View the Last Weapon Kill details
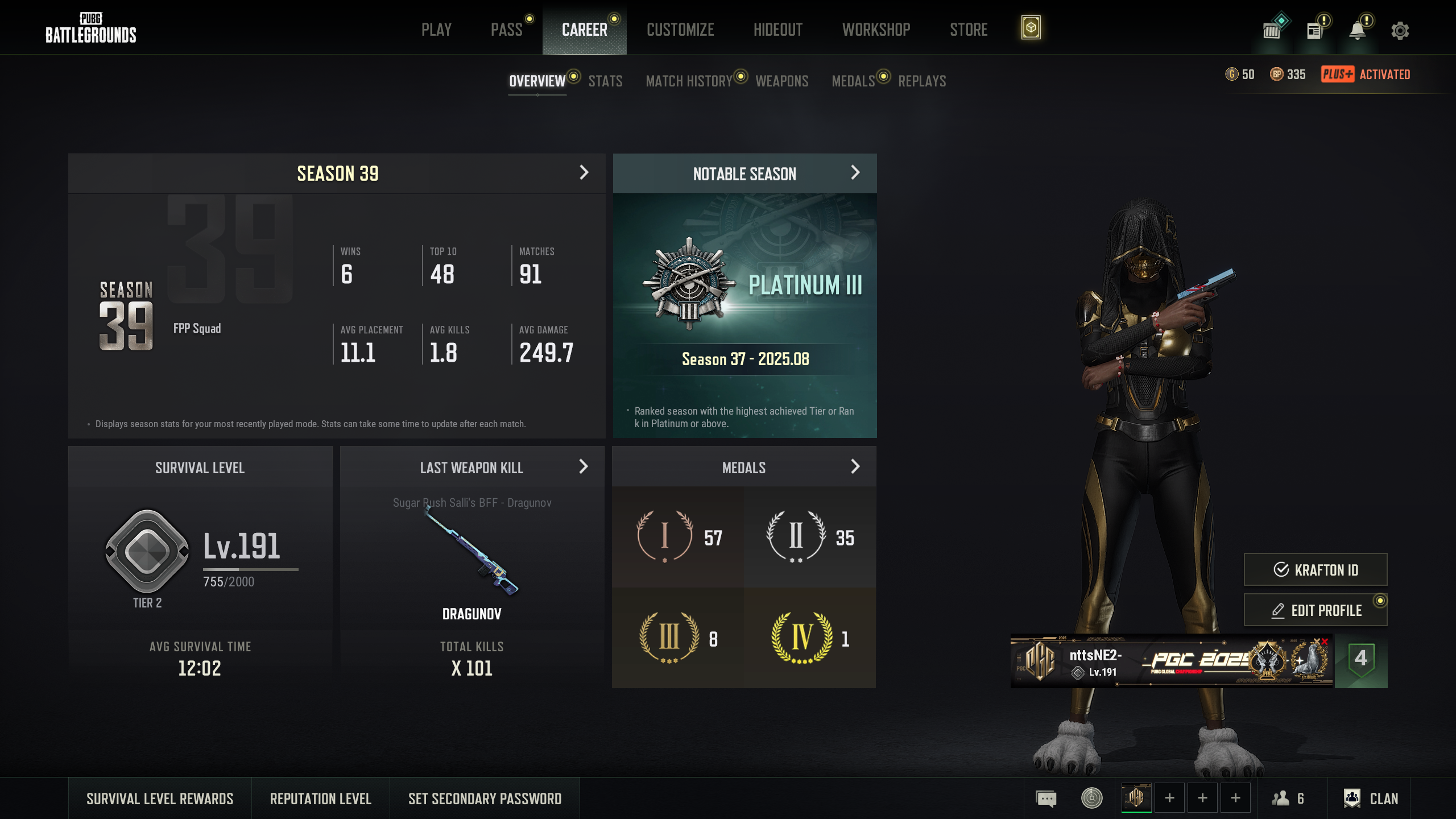 [x=583, y=467]
